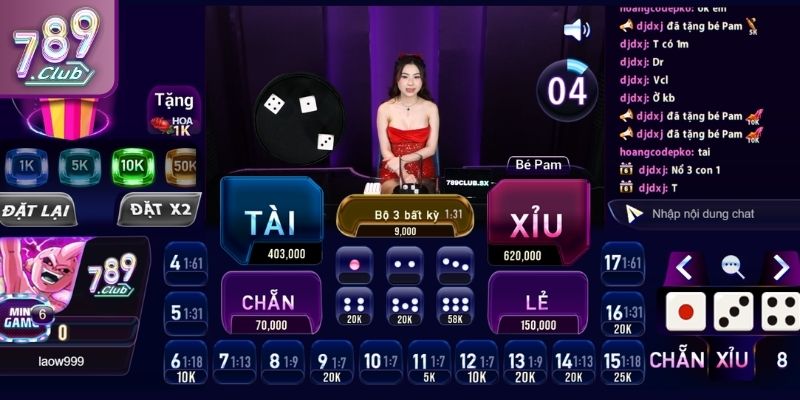This screenshot has height=400, width=800.
Task: Bet on CHẴN (even)
Action: tap(270, 302)
